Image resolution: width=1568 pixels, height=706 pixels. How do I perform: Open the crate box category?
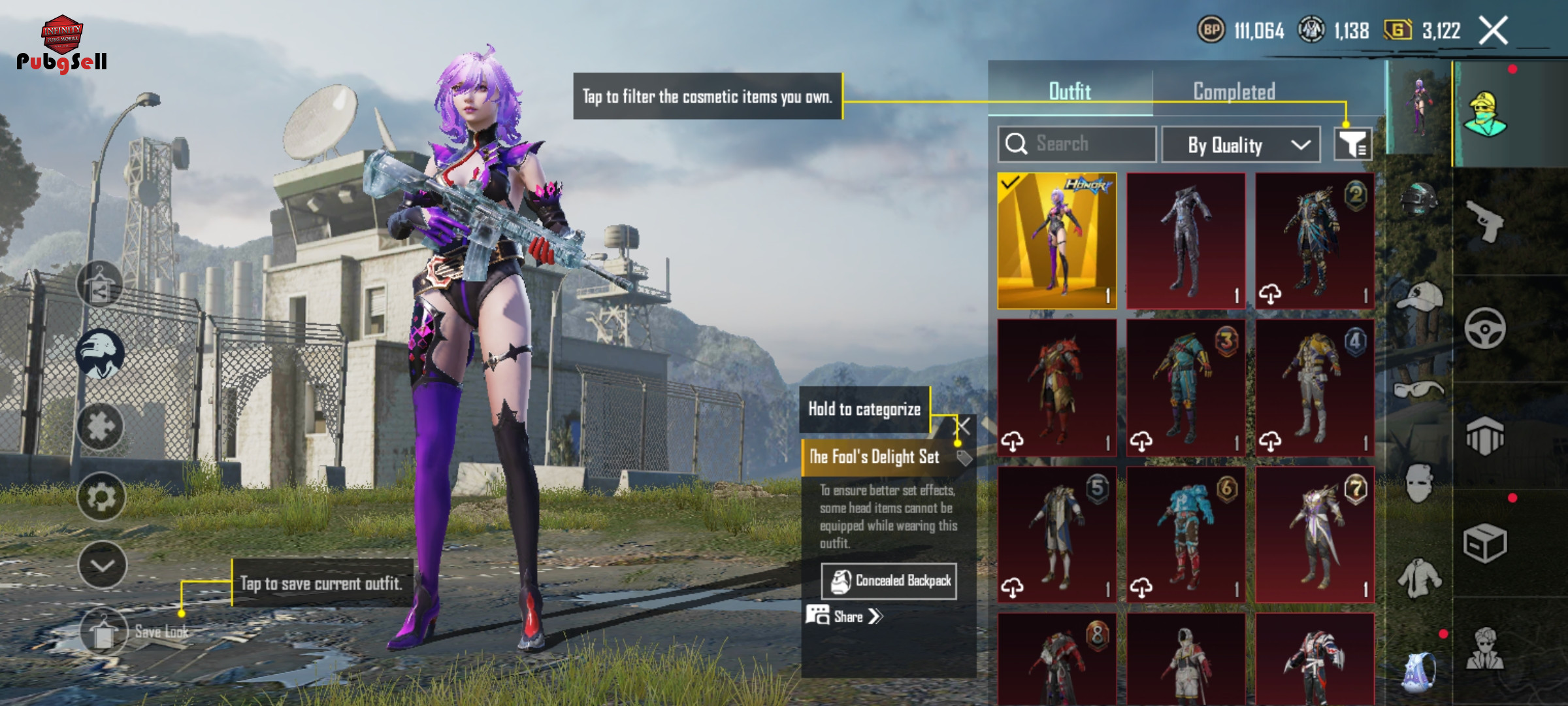1484,543
